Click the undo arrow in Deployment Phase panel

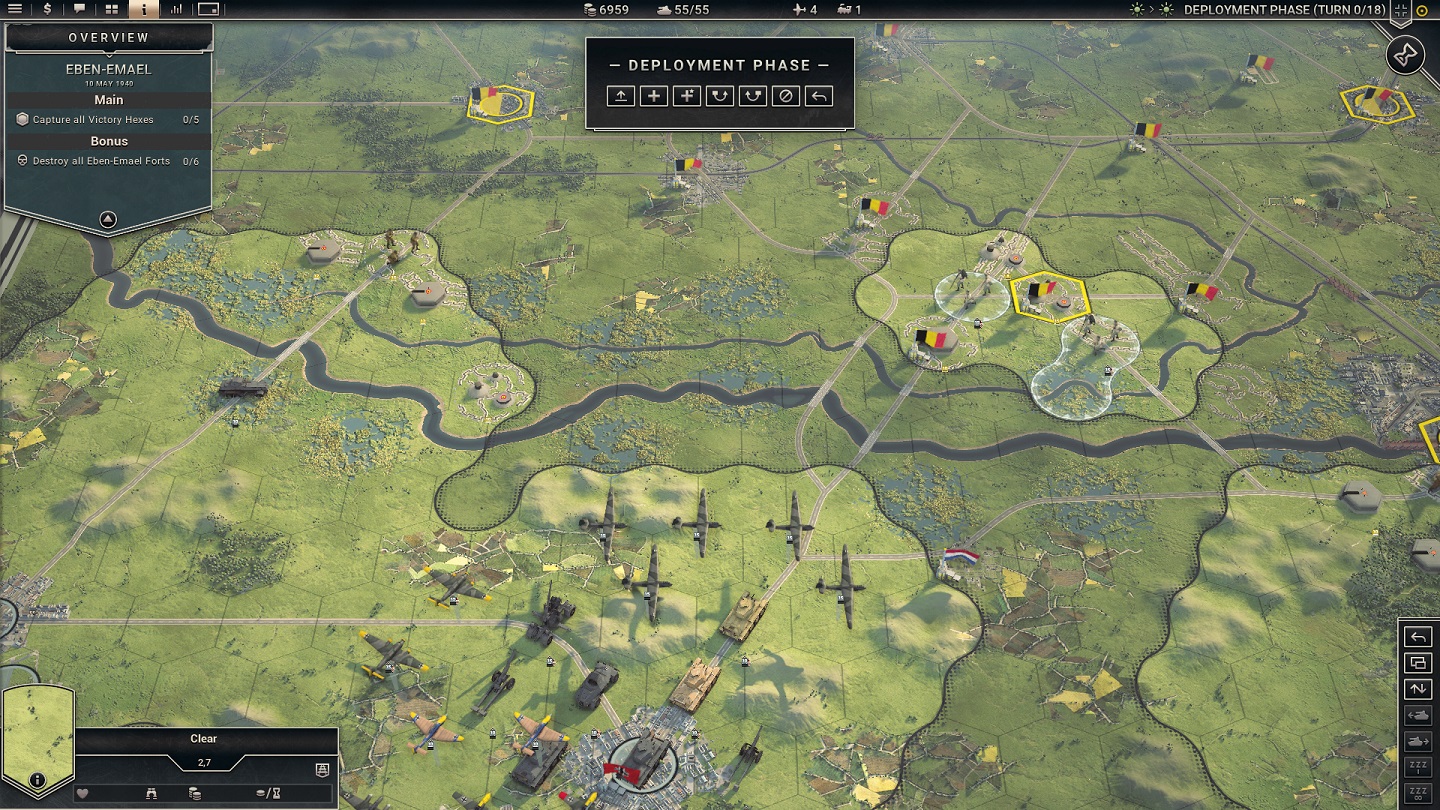click(819, 96)
